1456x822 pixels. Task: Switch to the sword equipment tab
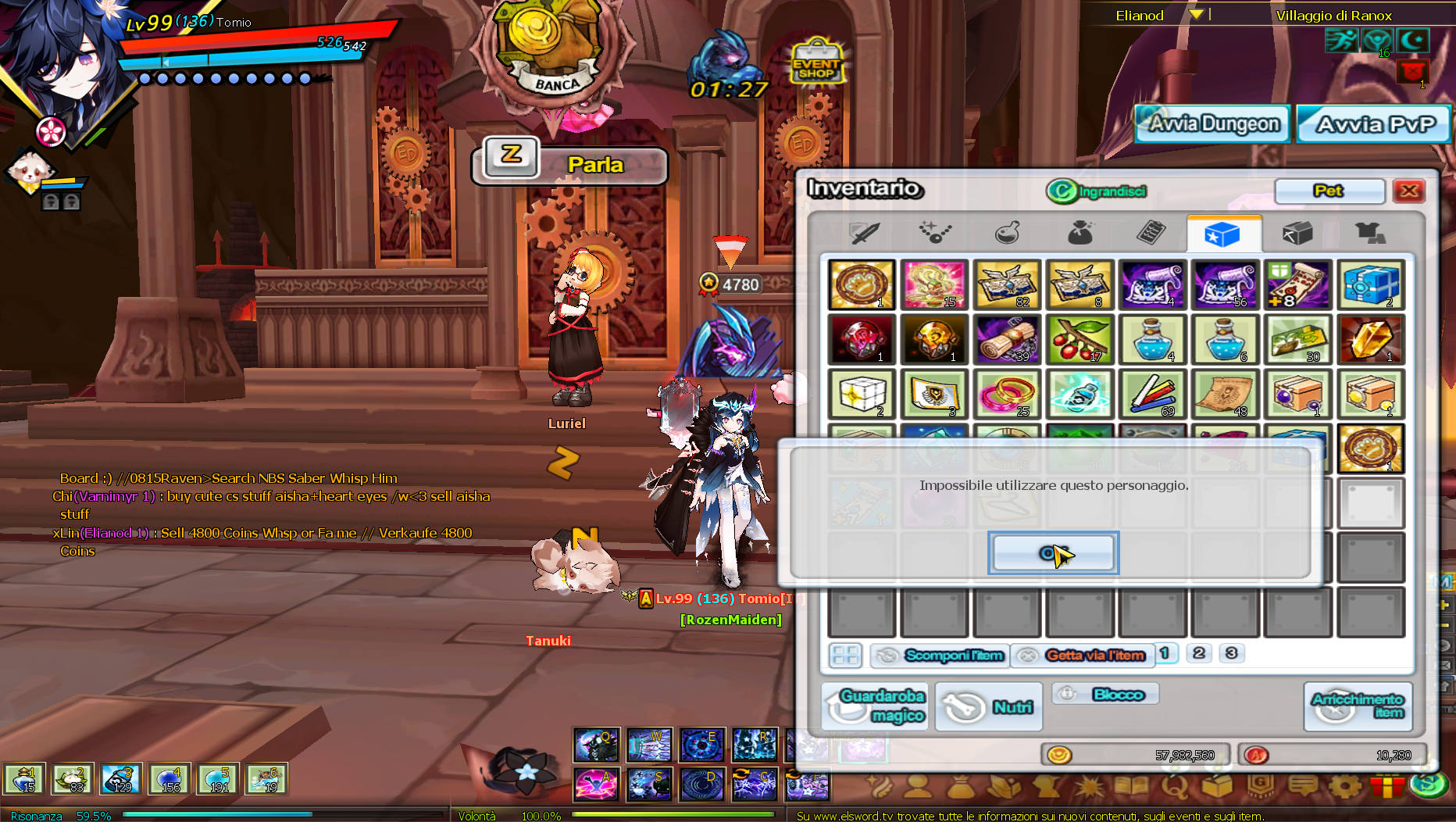[864, 233]
